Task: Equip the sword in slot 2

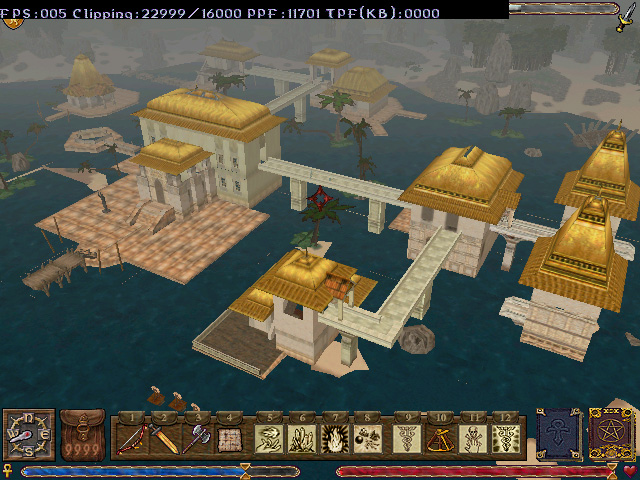Action: (166, 438)
